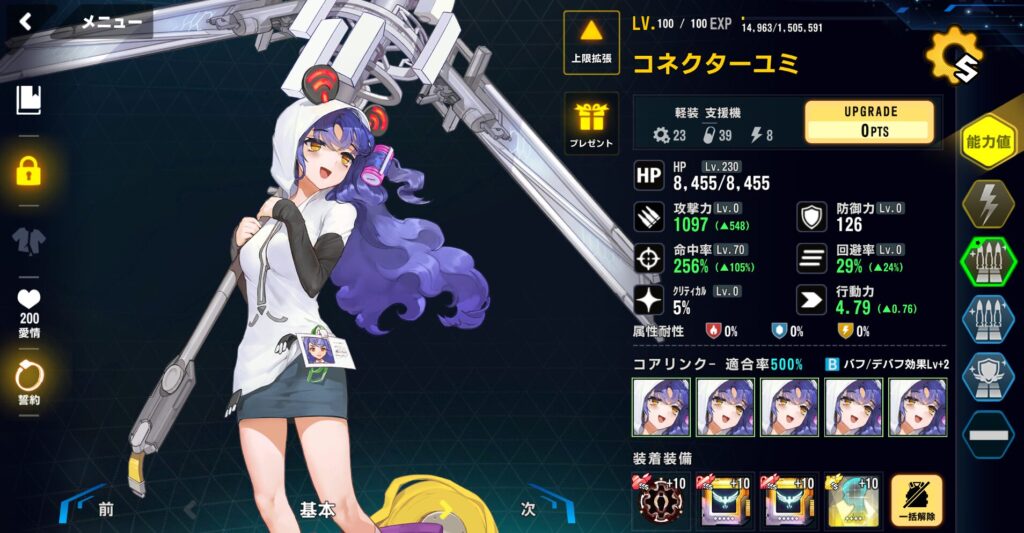
Task: Select the 基本 skin label
Action: coord(316,509)
